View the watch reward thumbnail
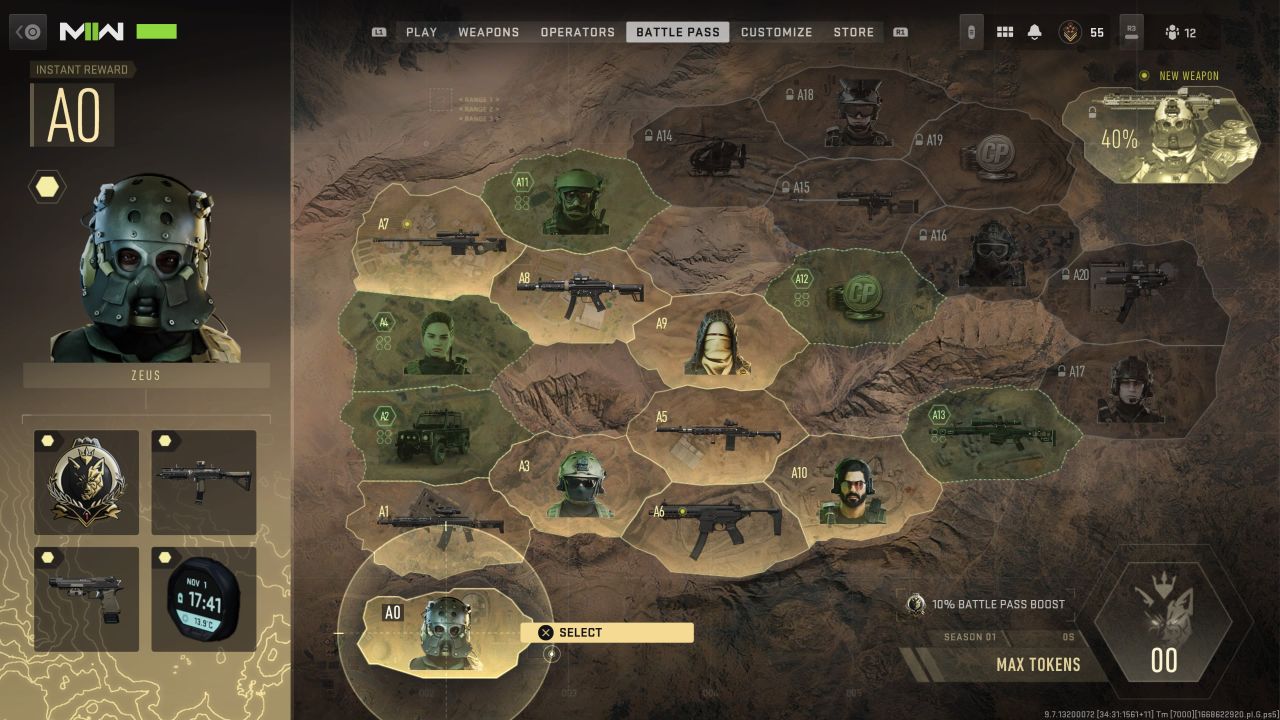 click(204, 599)
